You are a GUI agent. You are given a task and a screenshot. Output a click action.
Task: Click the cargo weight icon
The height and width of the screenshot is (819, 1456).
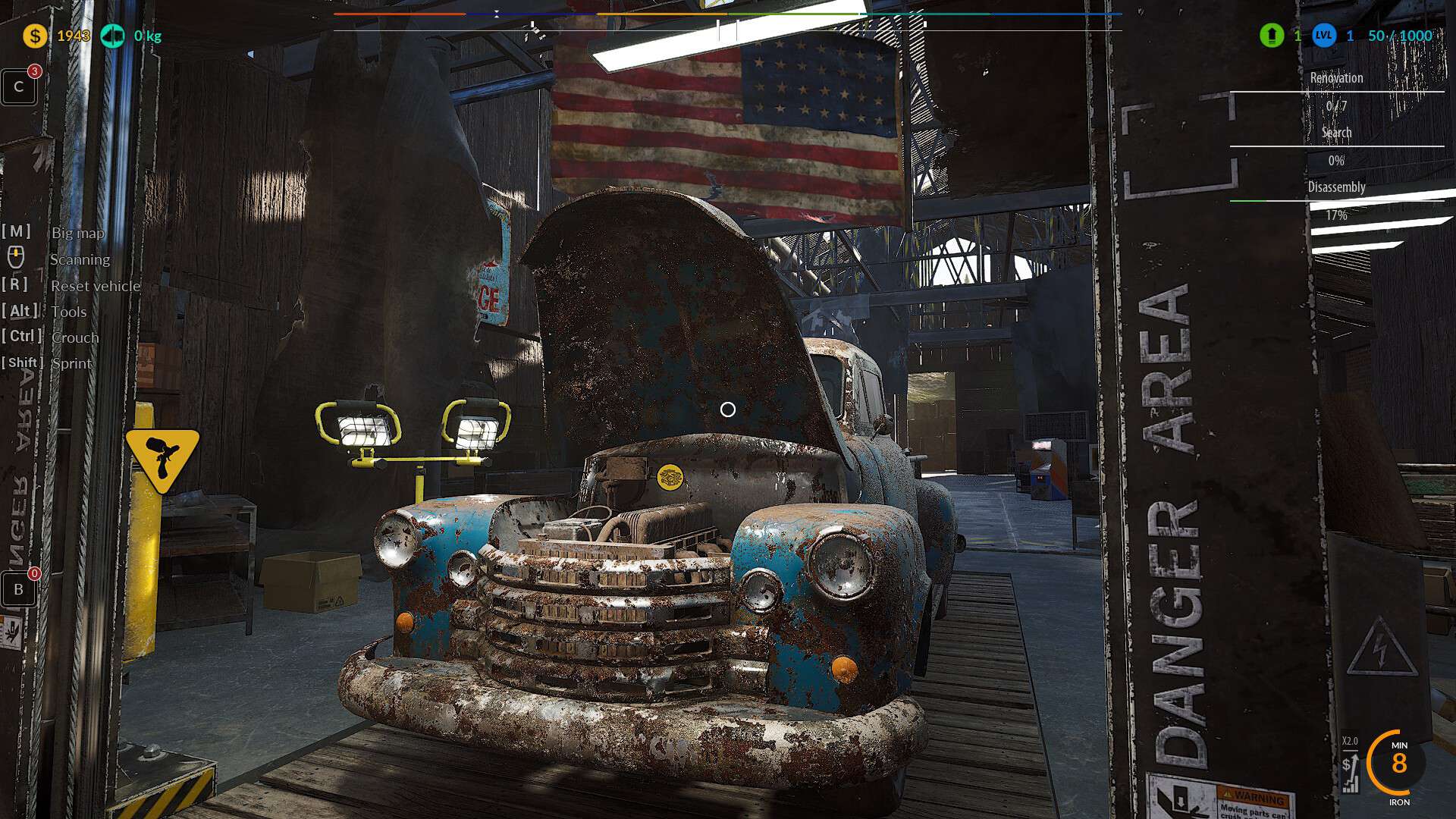point(113,36)
